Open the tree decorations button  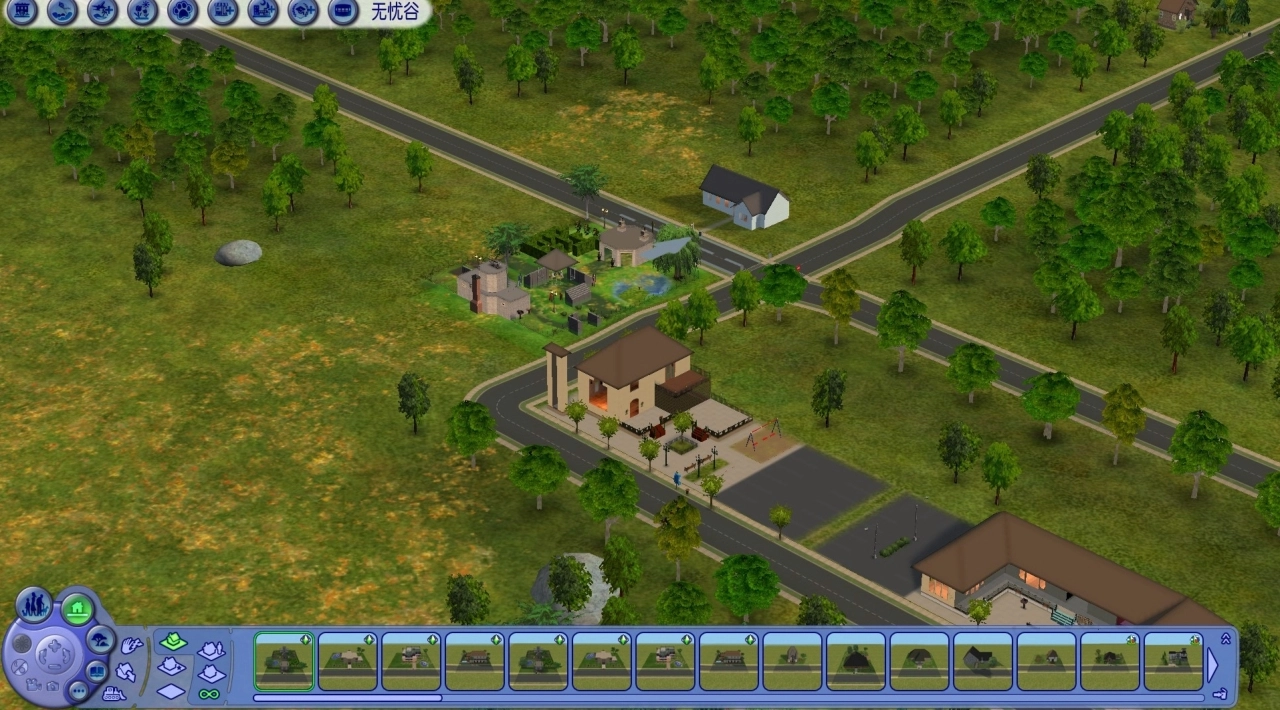coord(101,637)
